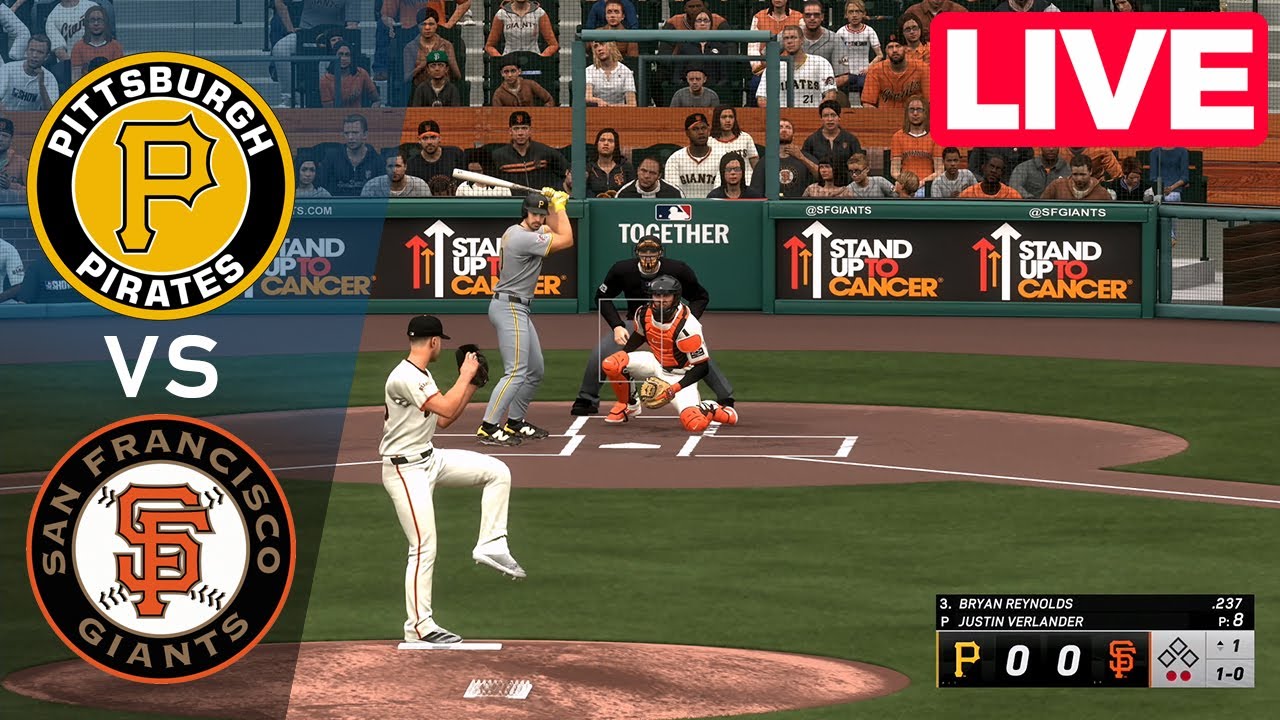The height and width of the screenshot is (720, 1280).
Task: Click the inning arrow indicator showing 1
Action: click(x=1227, y=645)
